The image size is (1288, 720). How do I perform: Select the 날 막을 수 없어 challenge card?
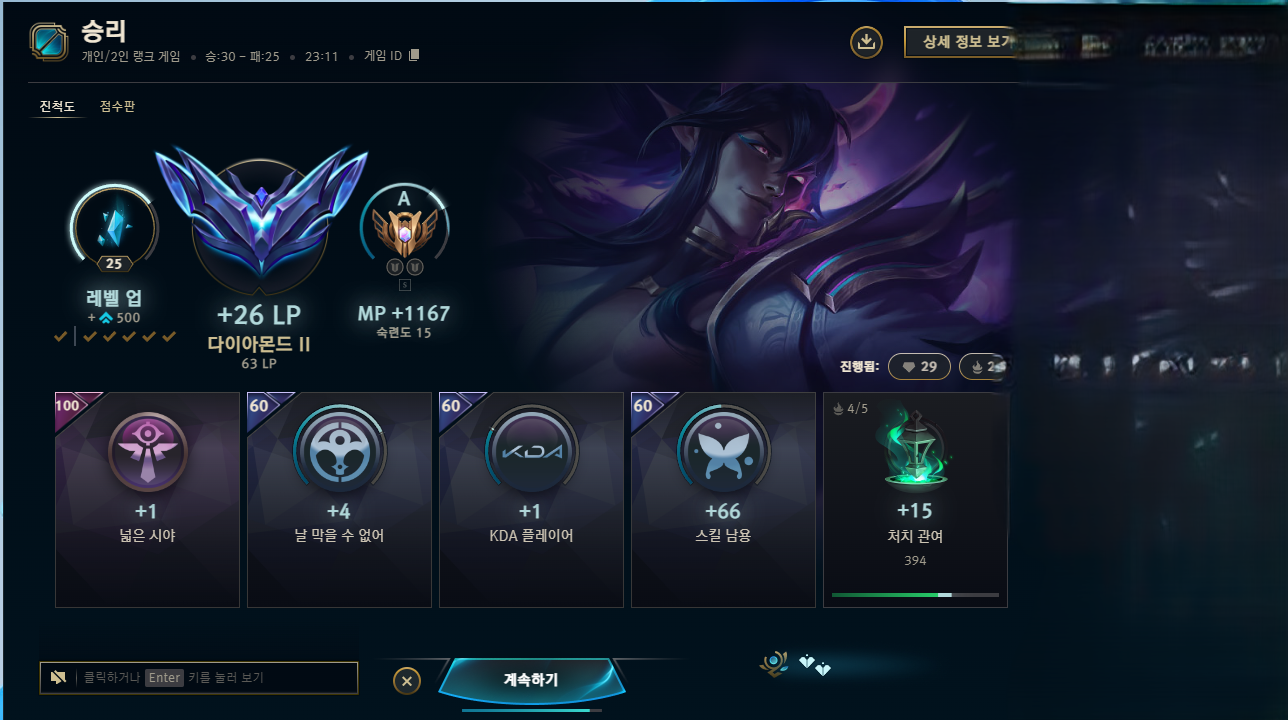[339, 500]
